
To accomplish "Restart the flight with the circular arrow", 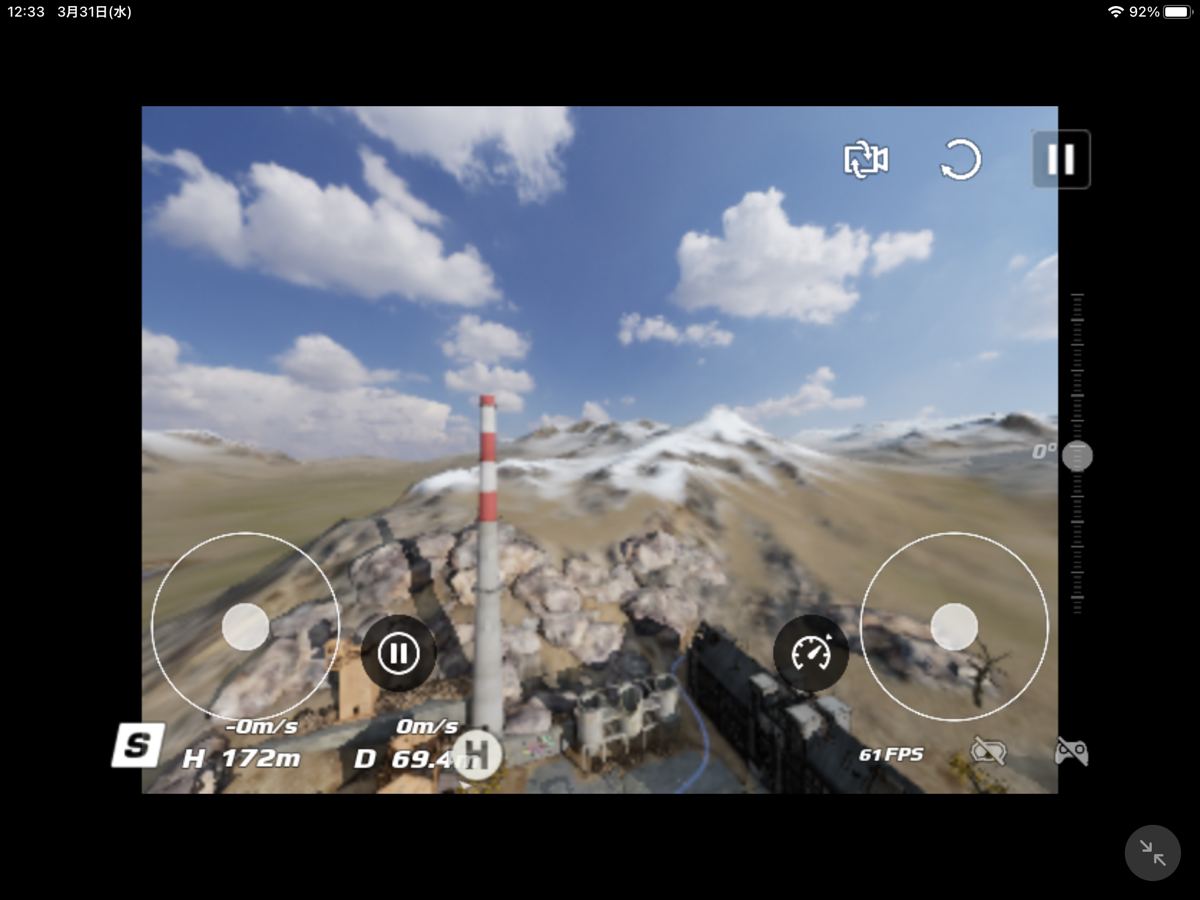I will [961, 160].
